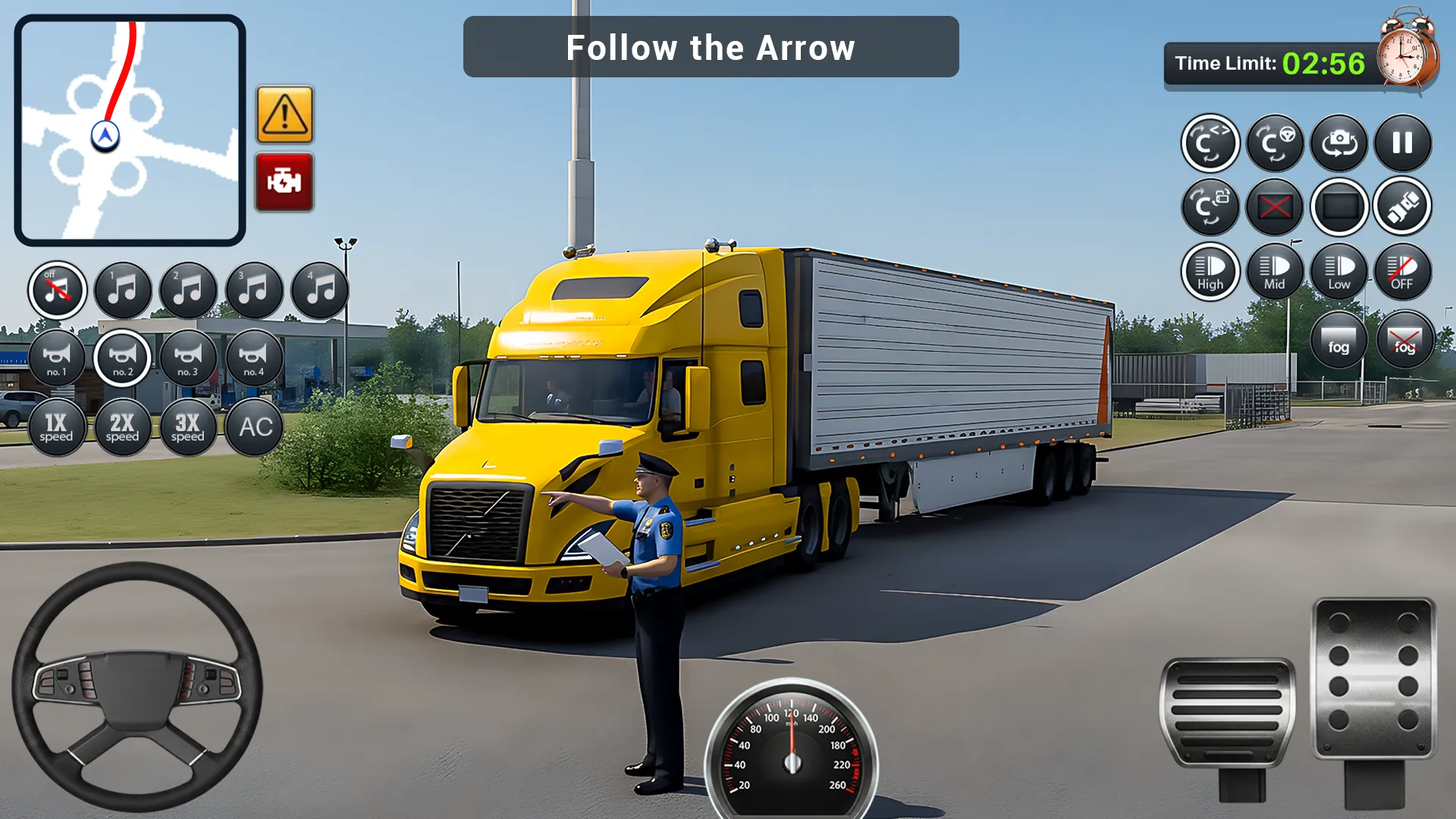Turn headlights OFF
Viewport: 1456px width, 819px height.
pyautogui.click(x=1403, y=271)
